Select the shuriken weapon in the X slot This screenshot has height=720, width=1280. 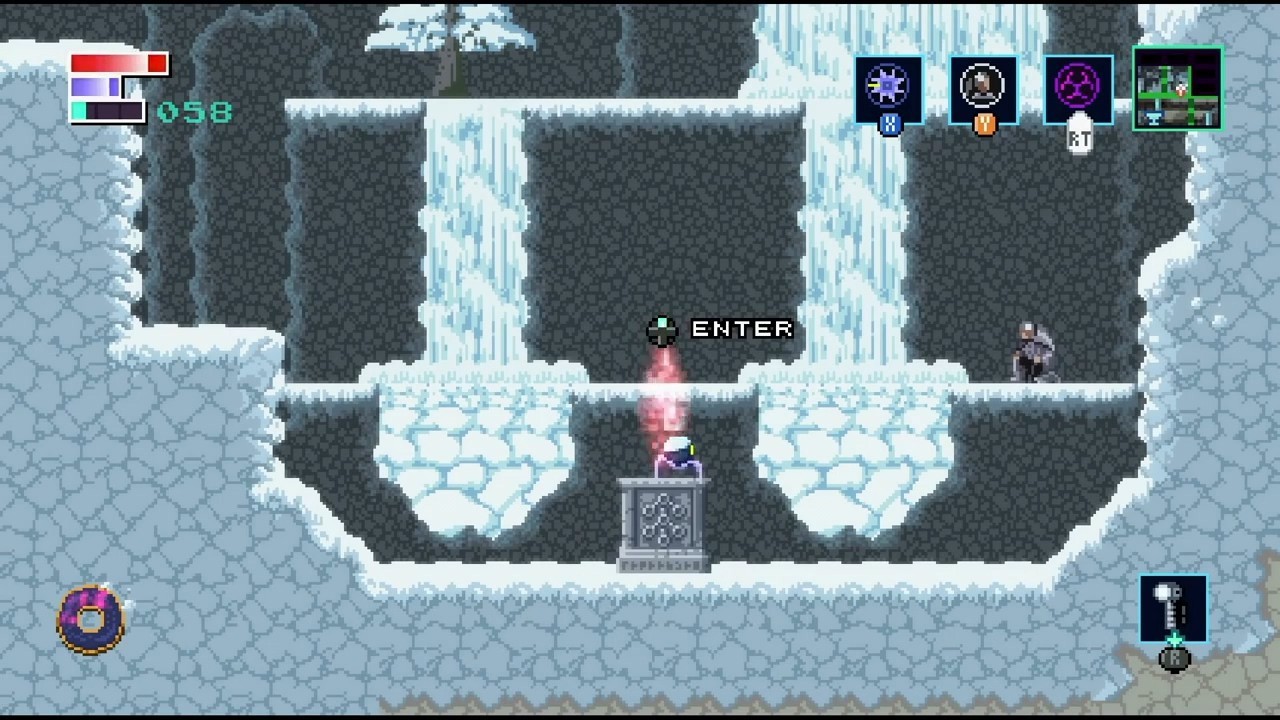(x=886, y=85)
